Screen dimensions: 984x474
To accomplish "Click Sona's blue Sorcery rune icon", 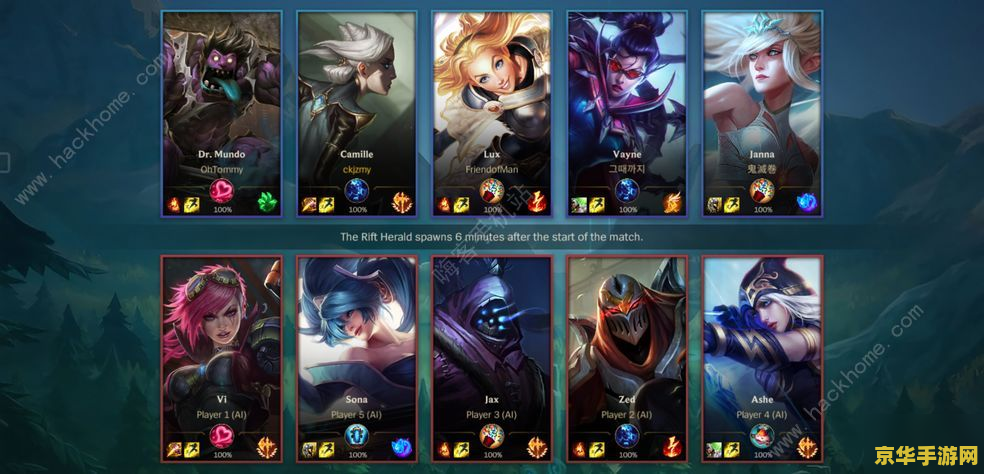I will point(401,448).
